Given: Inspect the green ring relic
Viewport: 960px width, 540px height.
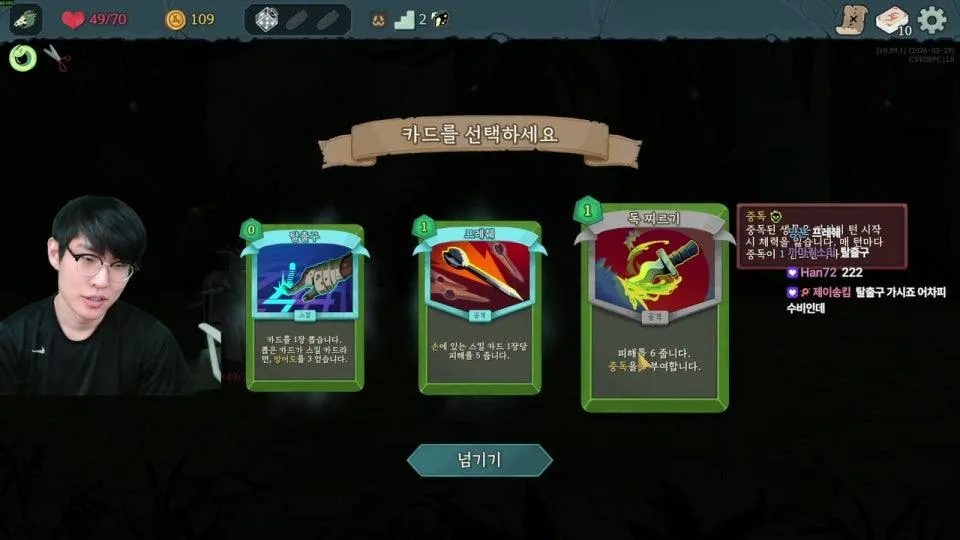Looking at the screenshot, I should (x=22, y=58).
